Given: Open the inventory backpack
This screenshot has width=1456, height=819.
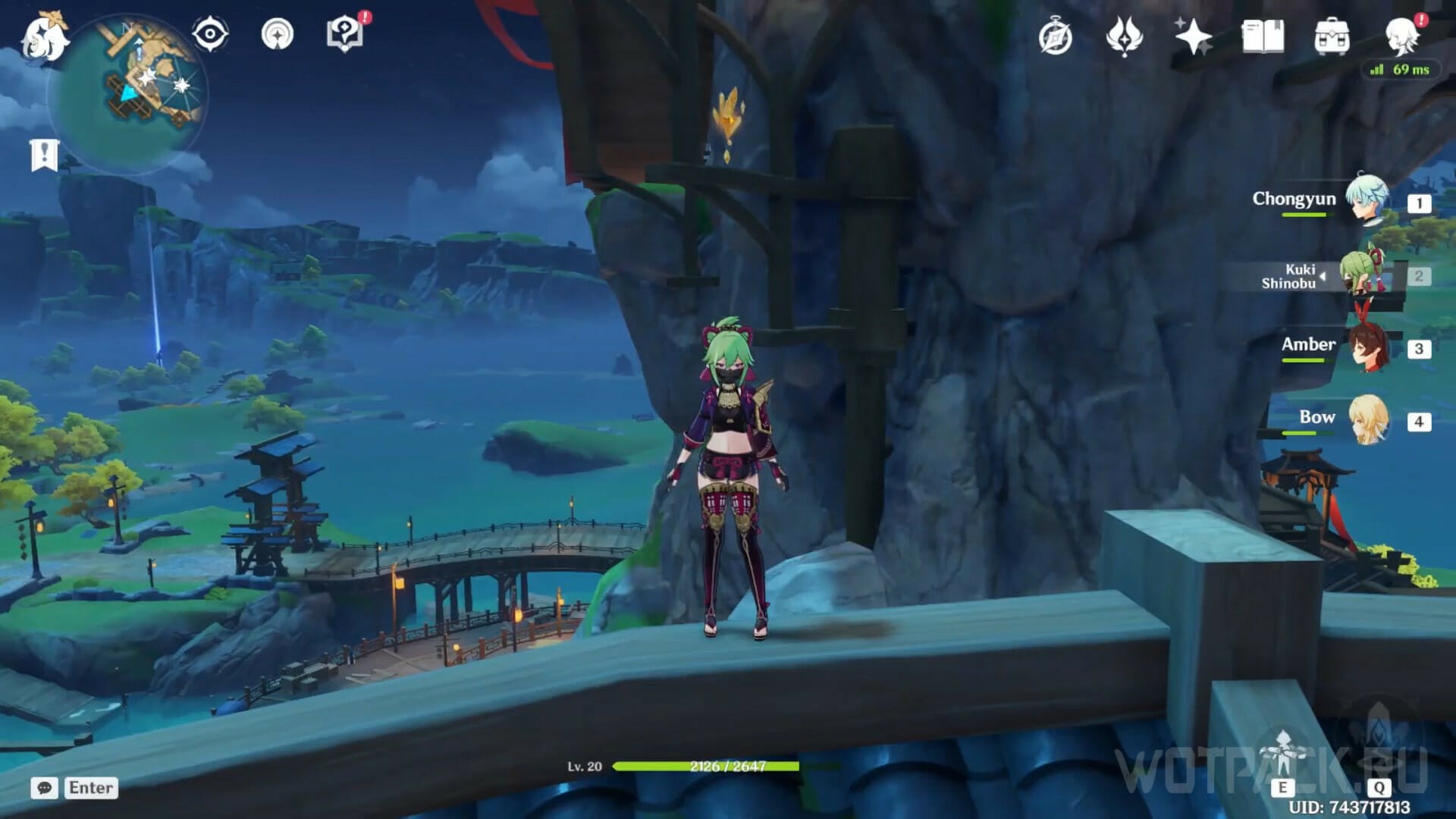Looking at the screenshot, I should (x=1332, y=36).
